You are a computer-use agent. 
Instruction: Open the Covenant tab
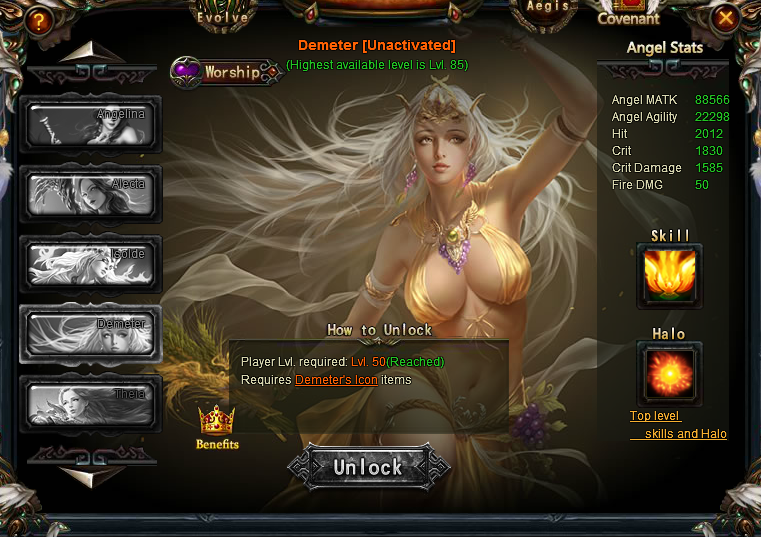[628, 18]
